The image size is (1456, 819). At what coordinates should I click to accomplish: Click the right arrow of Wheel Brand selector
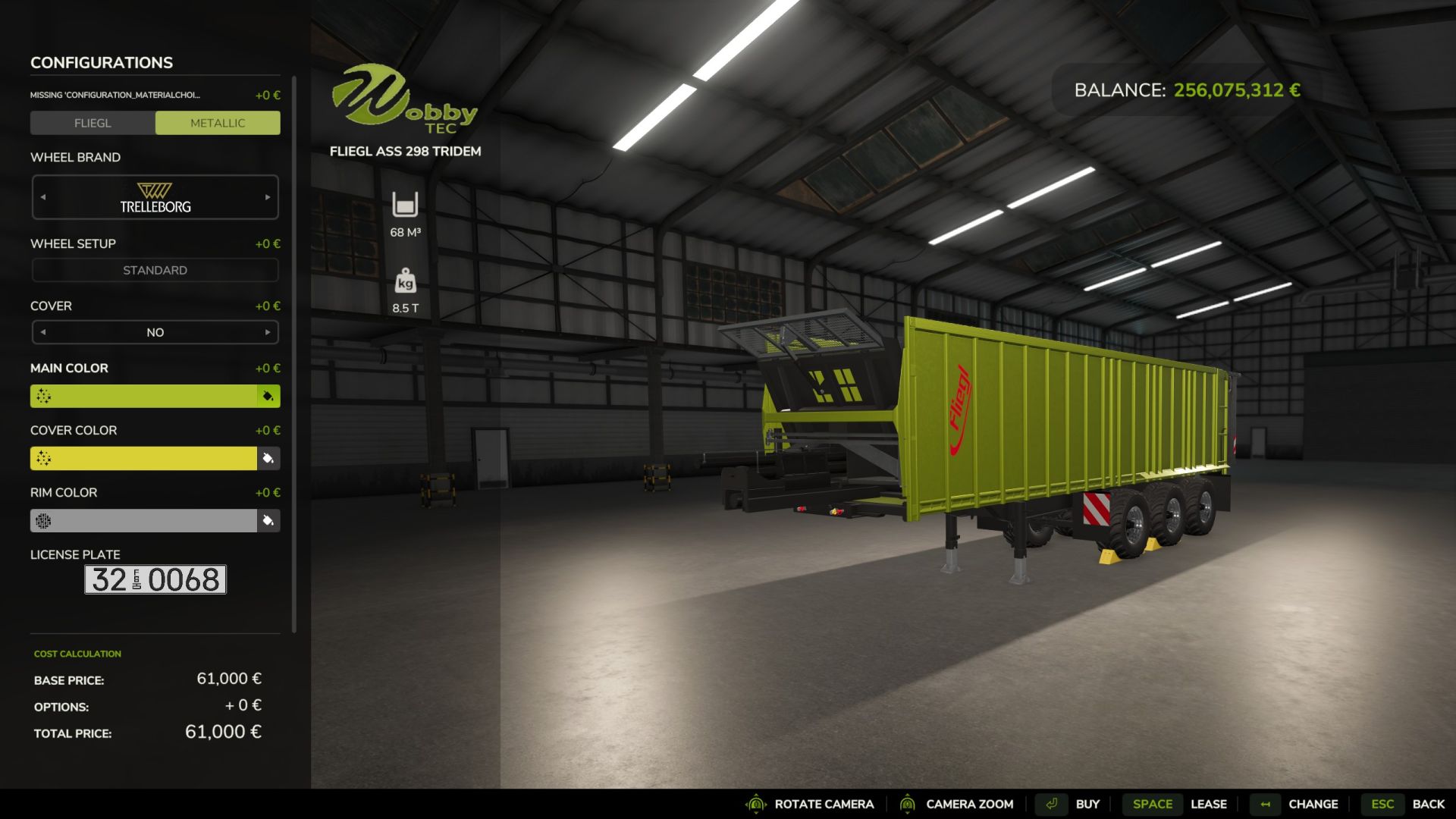pyautogui.click(x=268, y=196)
